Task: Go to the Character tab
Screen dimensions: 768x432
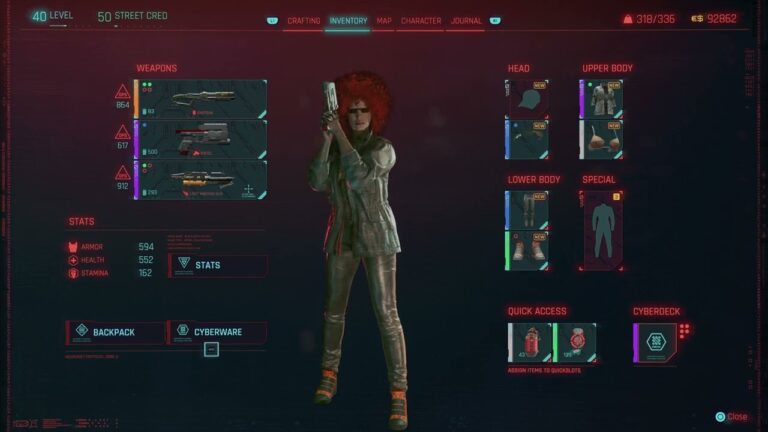Action: 421,20
